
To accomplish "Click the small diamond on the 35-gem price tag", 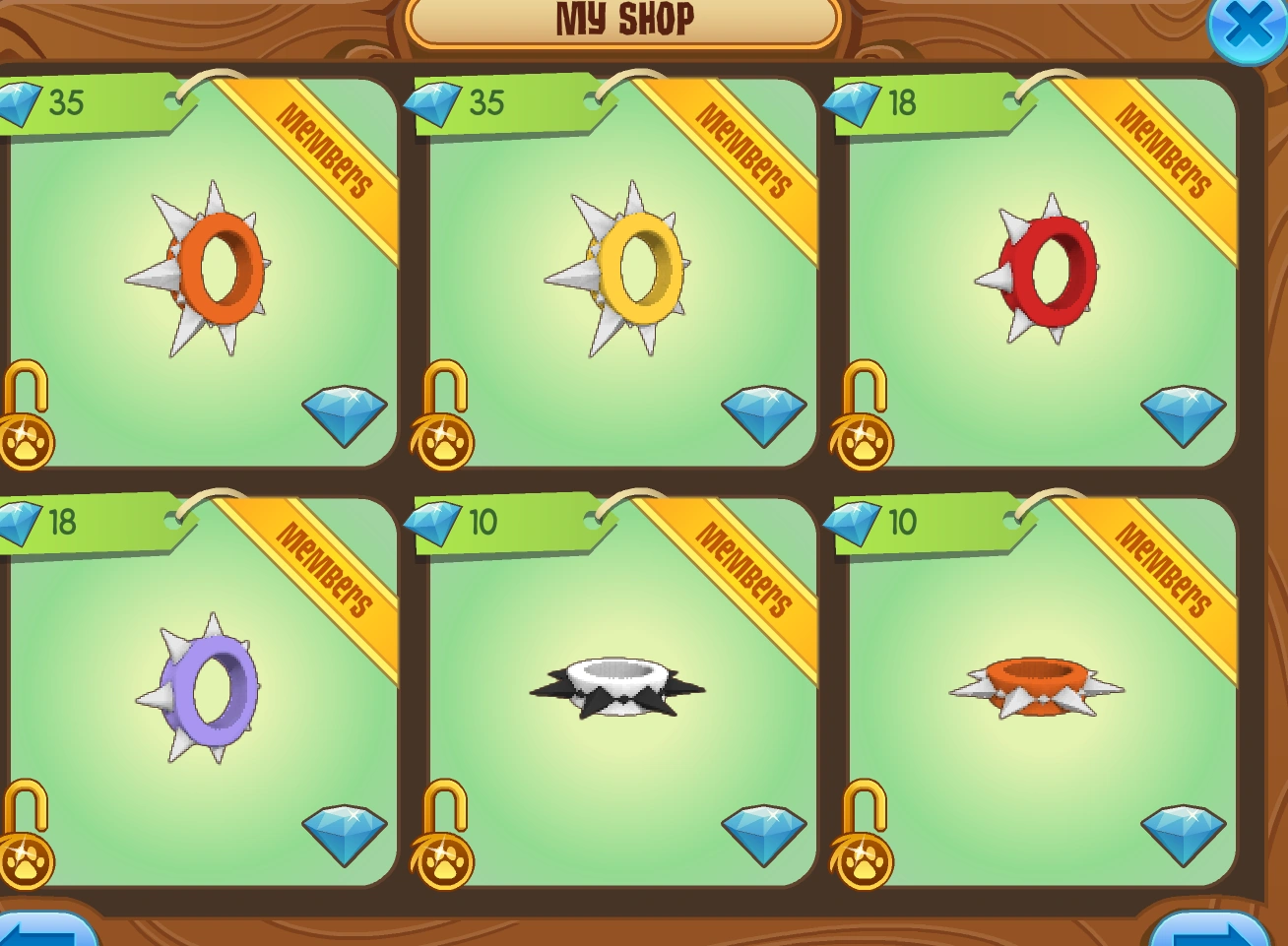I will pyautogui.click(x=20, y=102).
